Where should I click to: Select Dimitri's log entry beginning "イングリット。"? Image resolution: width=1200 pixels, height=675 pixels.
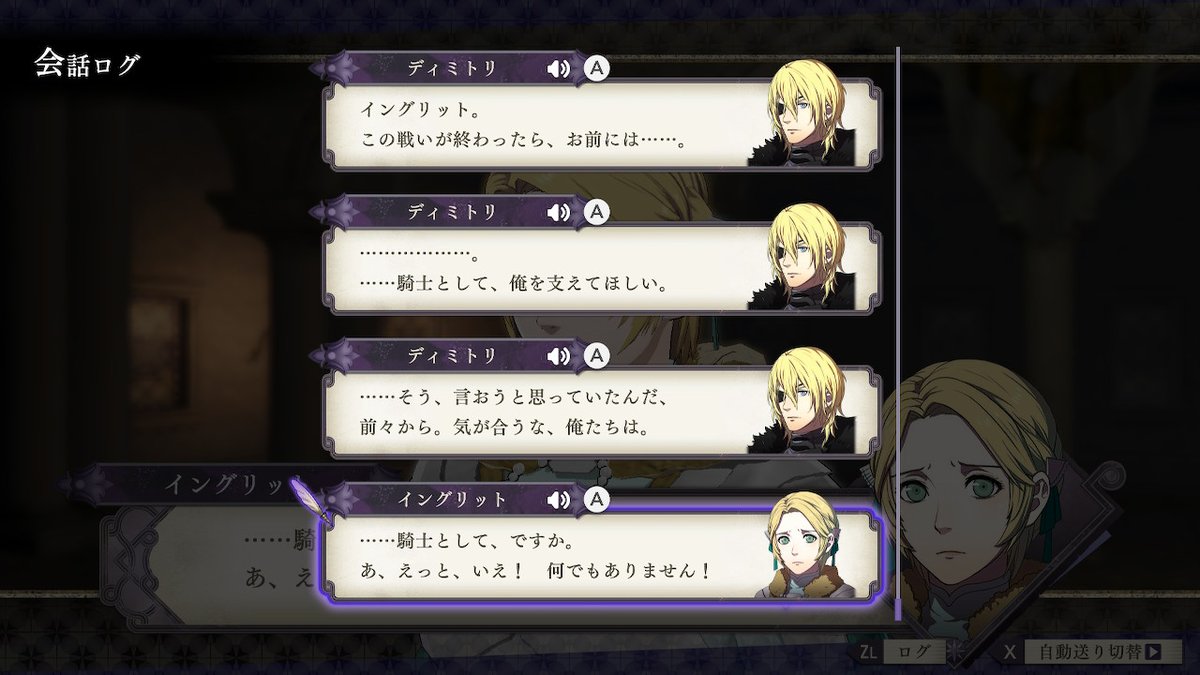pos(540,124)
